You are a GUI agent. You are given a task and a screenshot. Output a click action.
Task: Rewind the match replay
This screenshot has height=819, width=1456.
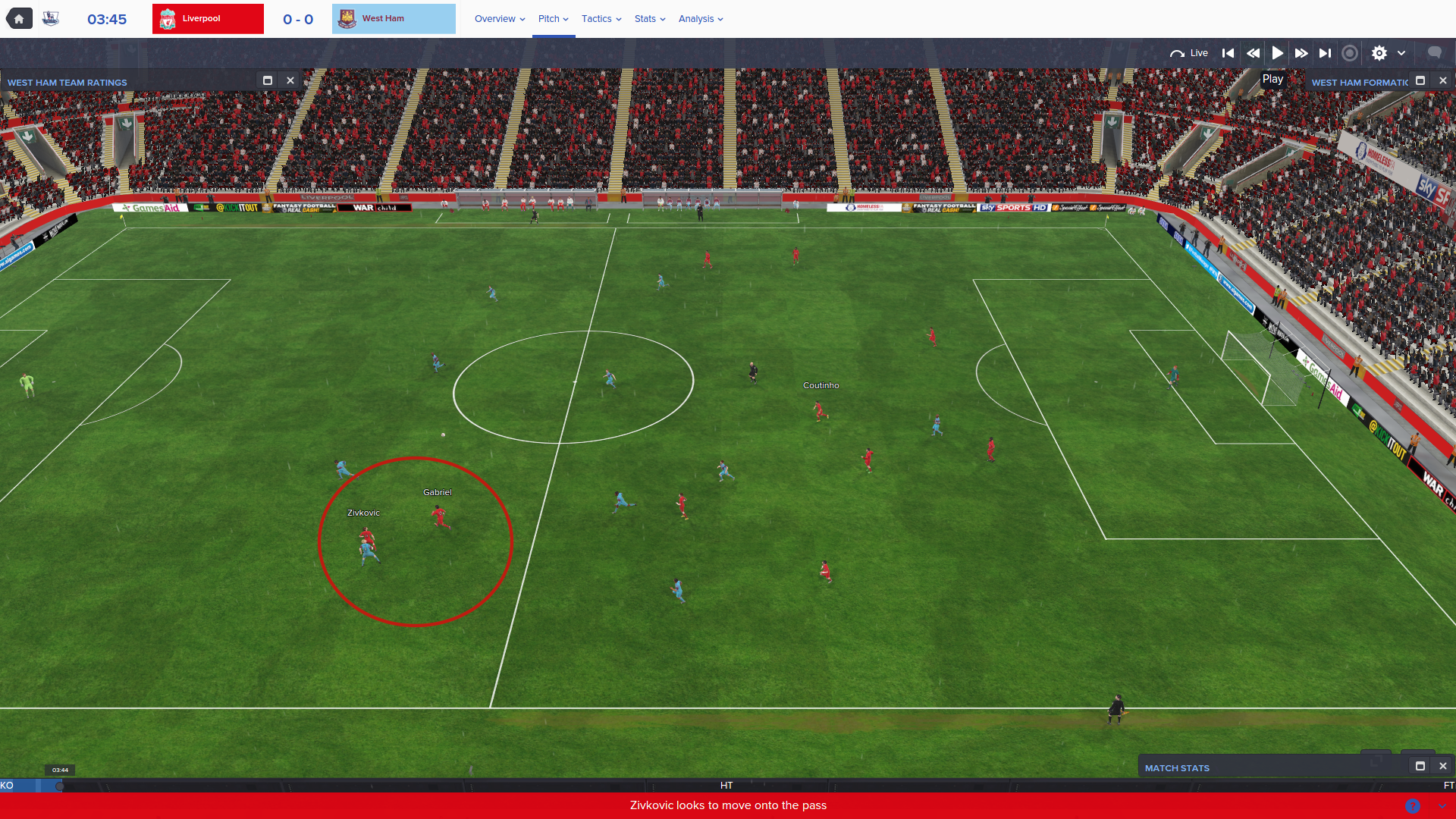(1253, 53)
